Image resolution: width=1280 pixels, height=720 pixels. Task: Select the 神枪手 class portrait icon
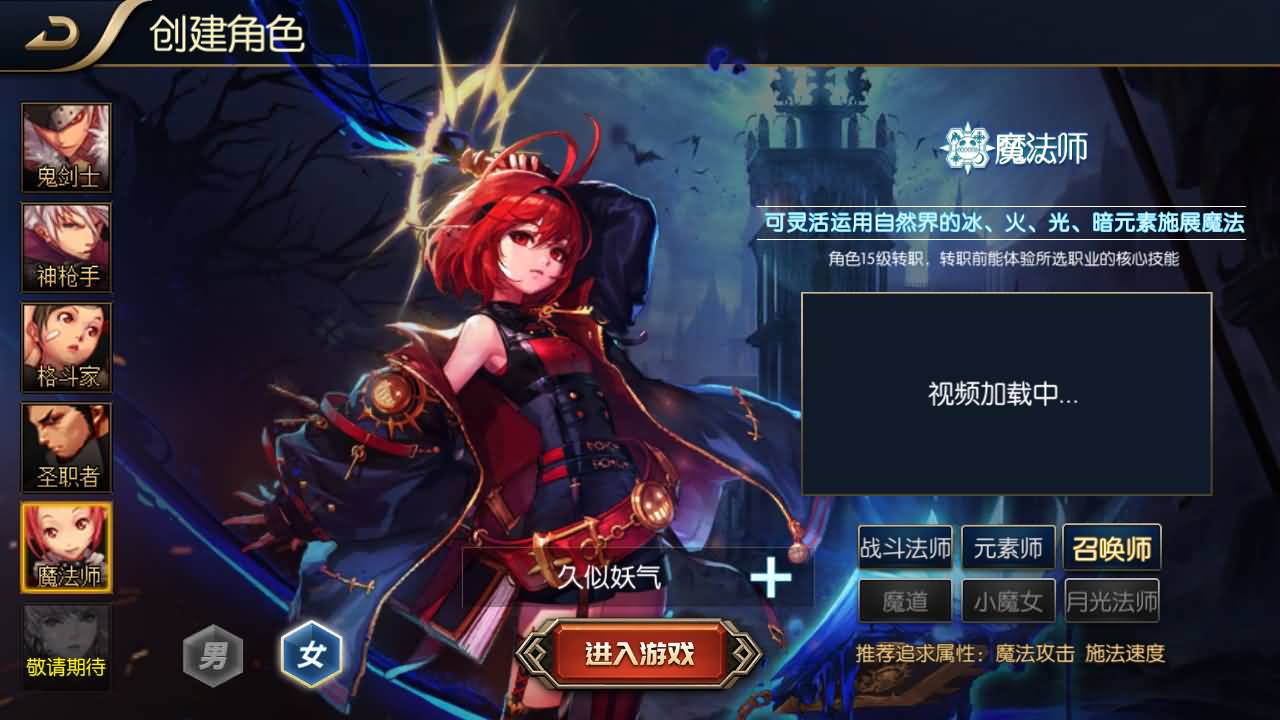[x=65, y=248]
